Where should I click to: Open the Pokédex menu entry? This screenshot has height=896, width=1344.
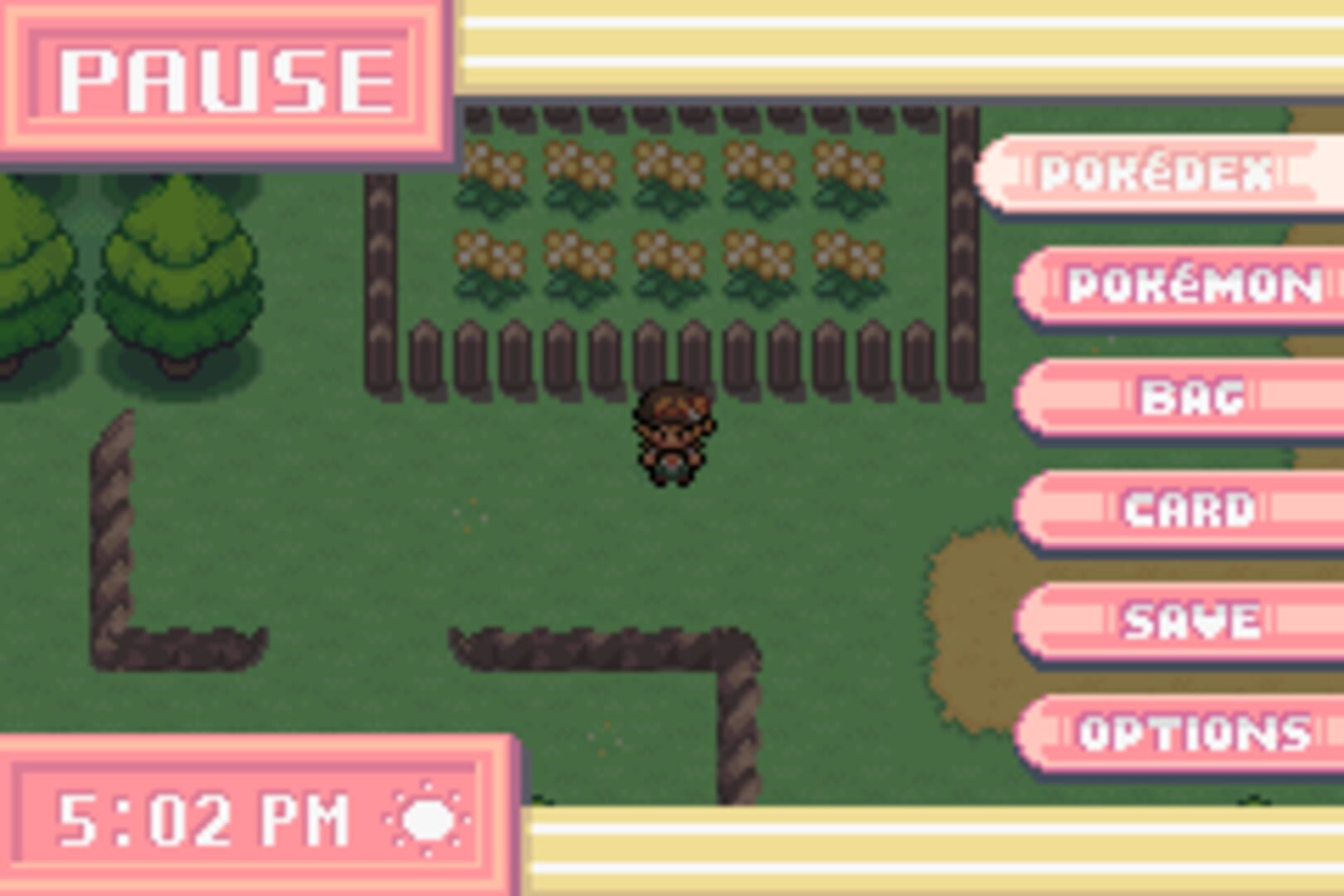(x=1153, y=173)
